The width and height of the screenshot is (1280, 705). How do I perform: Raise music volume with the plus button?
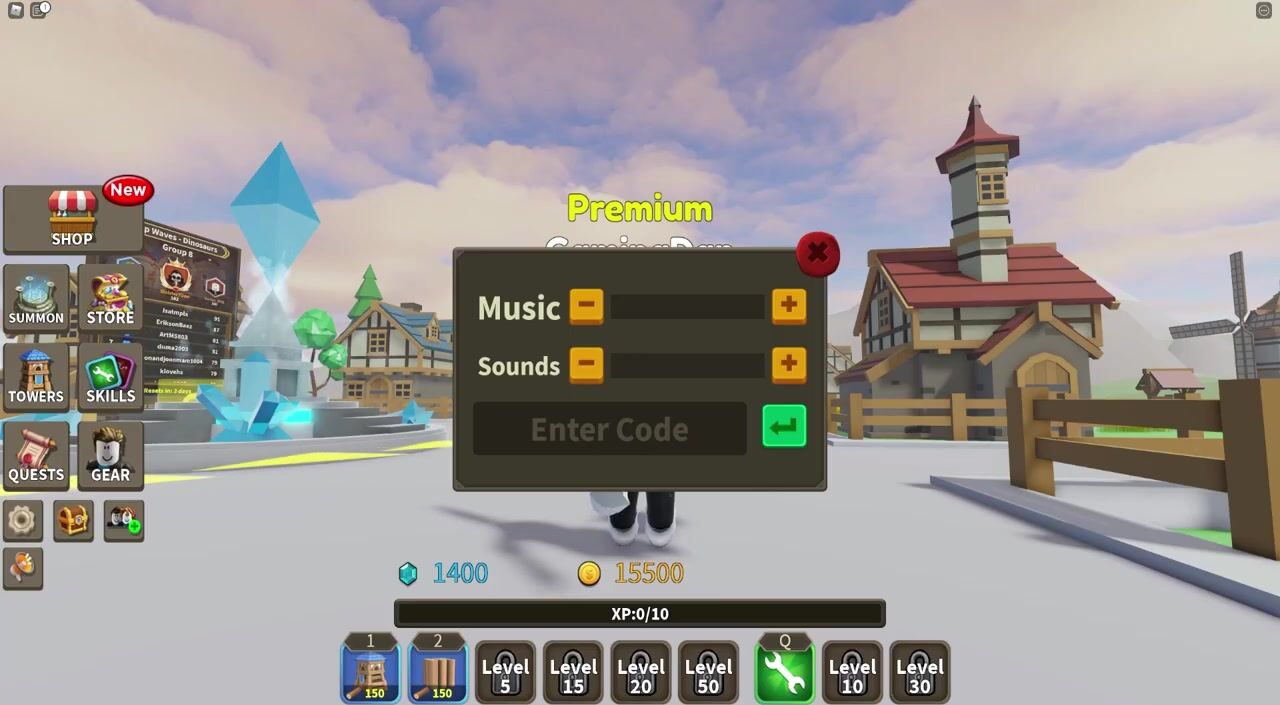[x=789, y=306]
